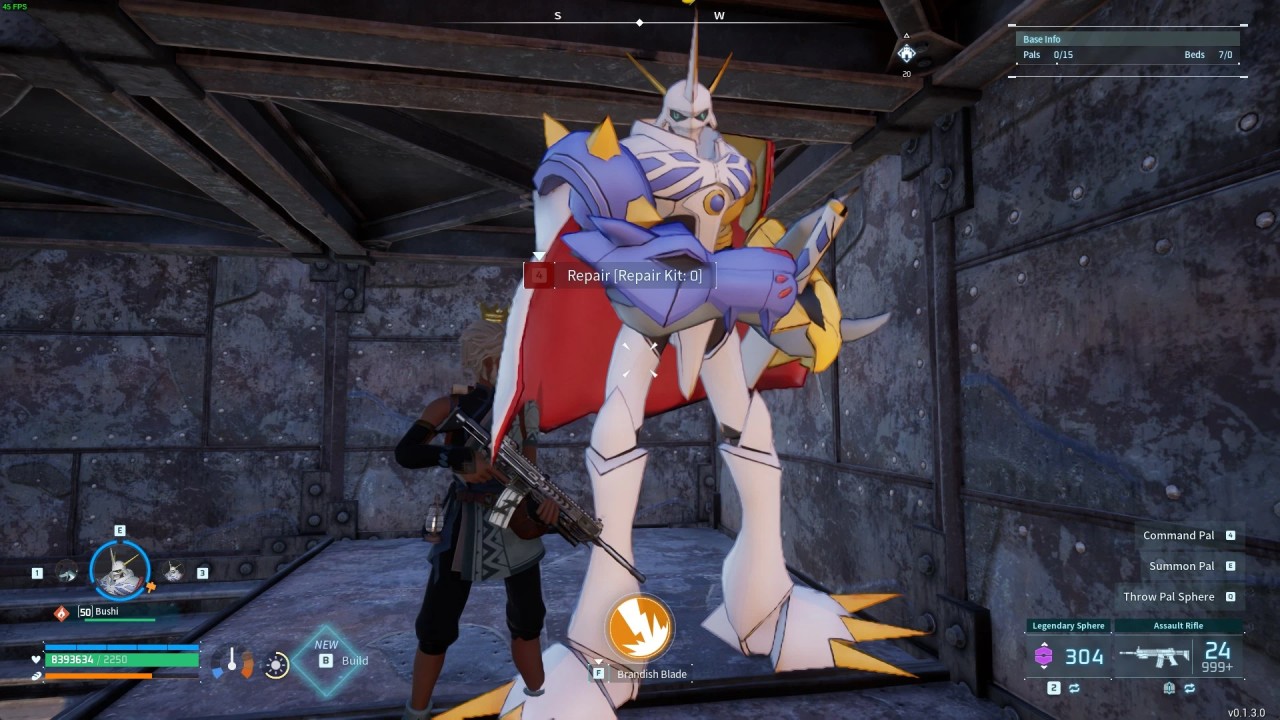The height and width of the screenshot is (720, 1280).
Task: Choose the Assault Rifle weapon slot
Action: tap(1178, 655)
